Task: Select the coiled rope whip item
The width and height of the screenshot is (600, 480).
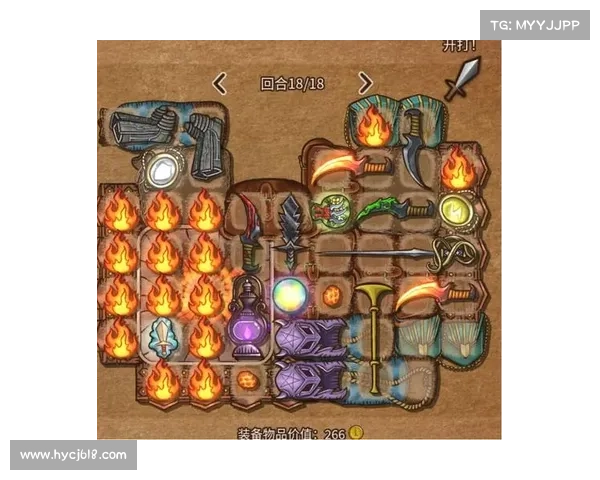Action: point(454,256)
